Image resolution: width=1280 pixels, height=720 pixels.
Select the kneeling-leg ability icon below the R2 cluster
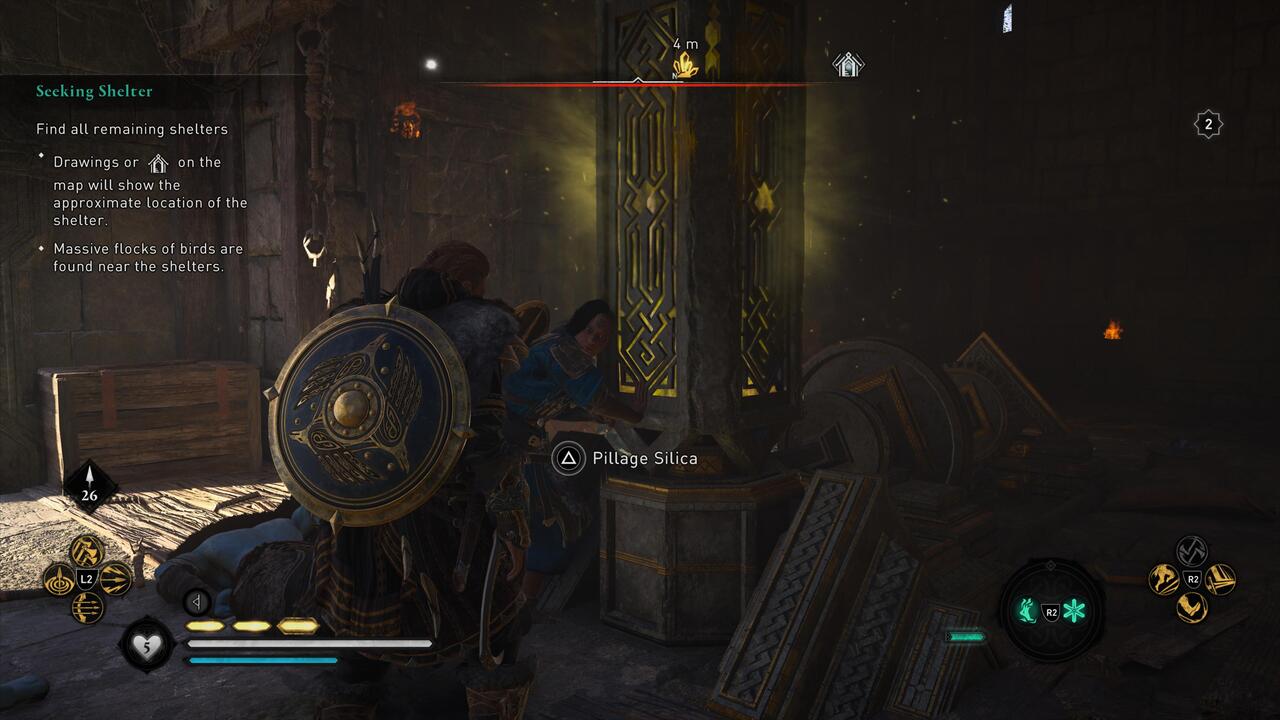pyautogui.click(x=1192, y=608)
